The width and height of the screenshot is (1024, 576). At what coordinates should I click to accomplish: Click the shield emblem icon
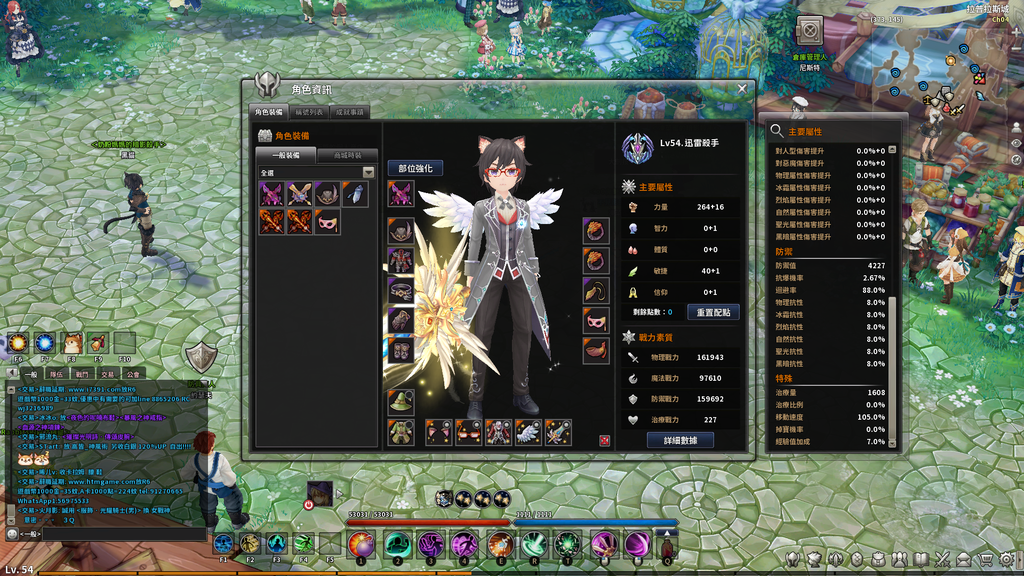point(202,356)
